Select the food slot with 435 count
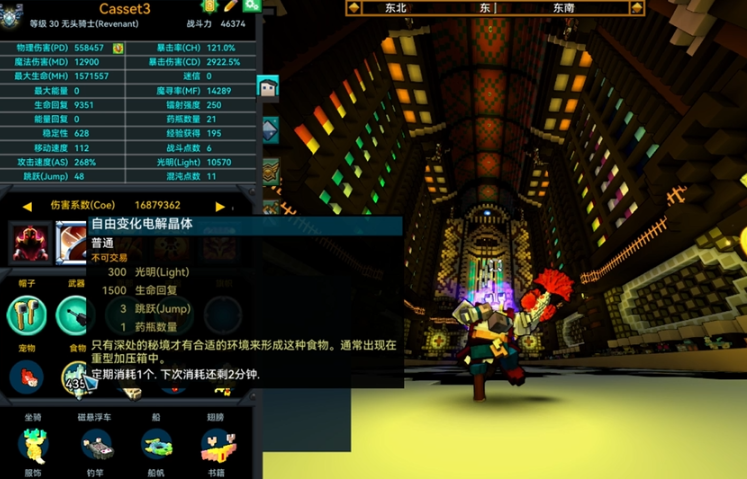The image size is (747, 479). (76, 377)
